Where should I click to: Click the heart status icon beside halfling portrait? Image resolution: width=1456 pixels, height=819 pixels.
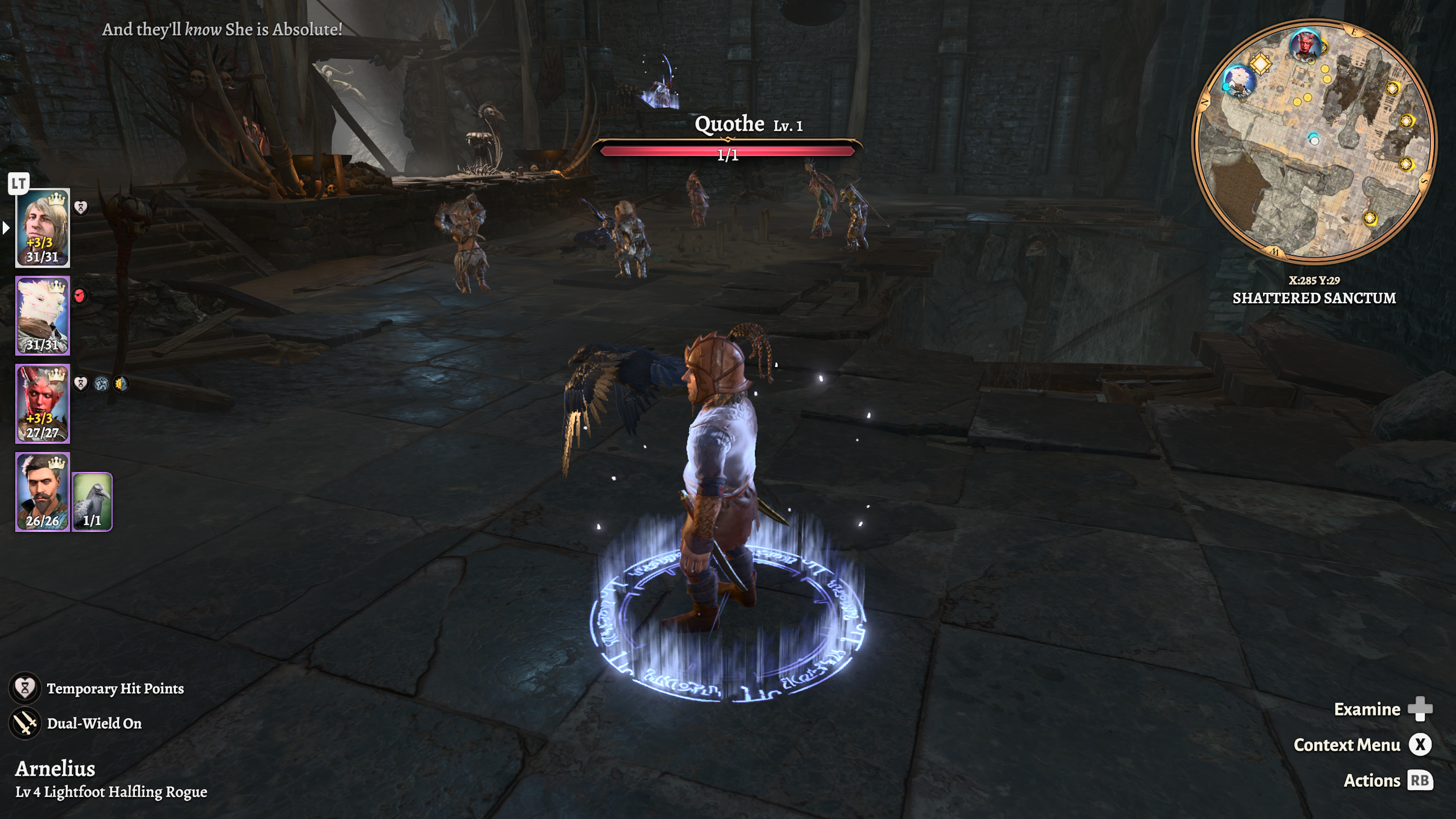click(81, 207)
